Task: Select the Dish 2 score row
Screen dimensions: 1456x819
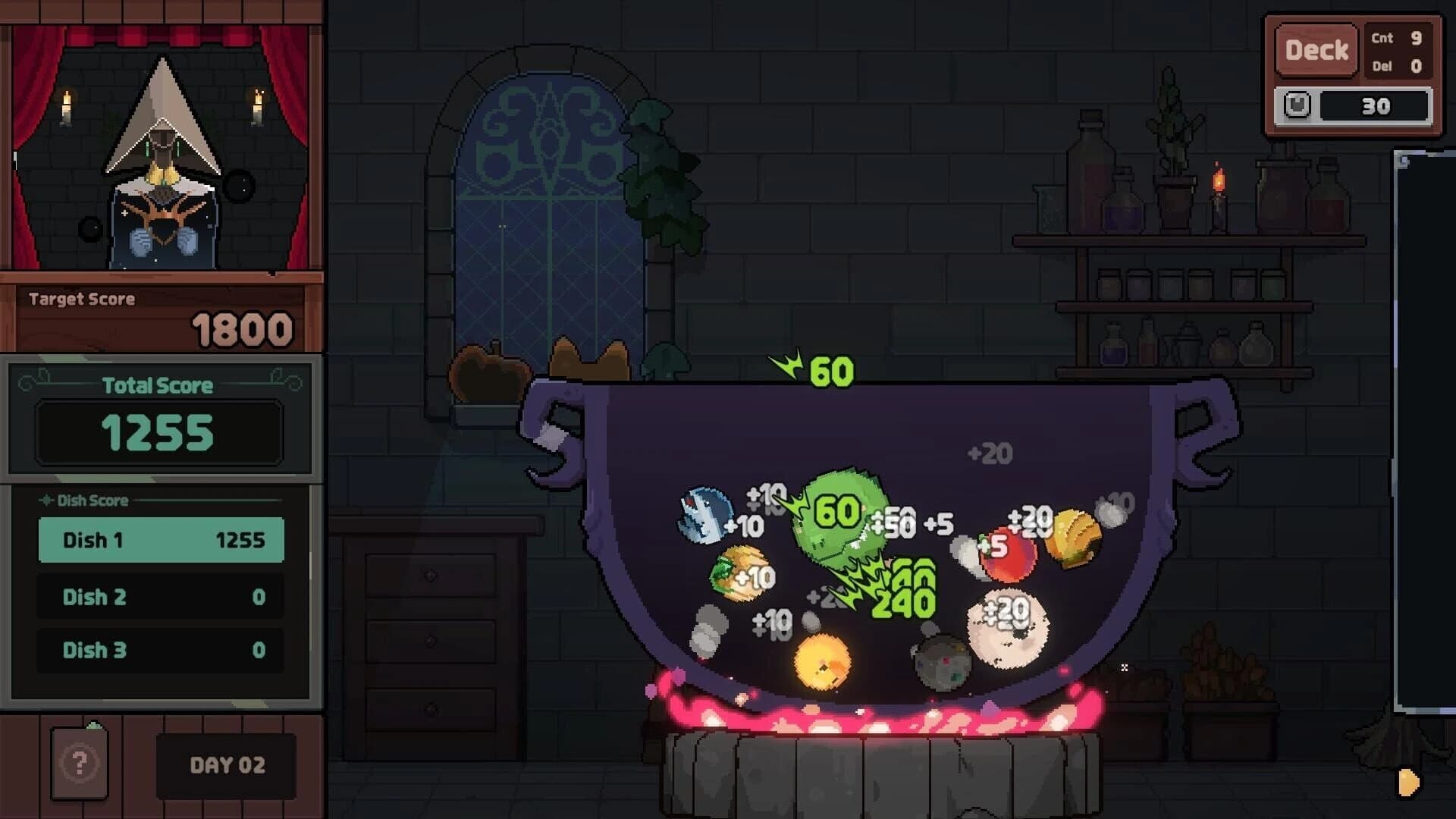Action: (x=161, y=597)
